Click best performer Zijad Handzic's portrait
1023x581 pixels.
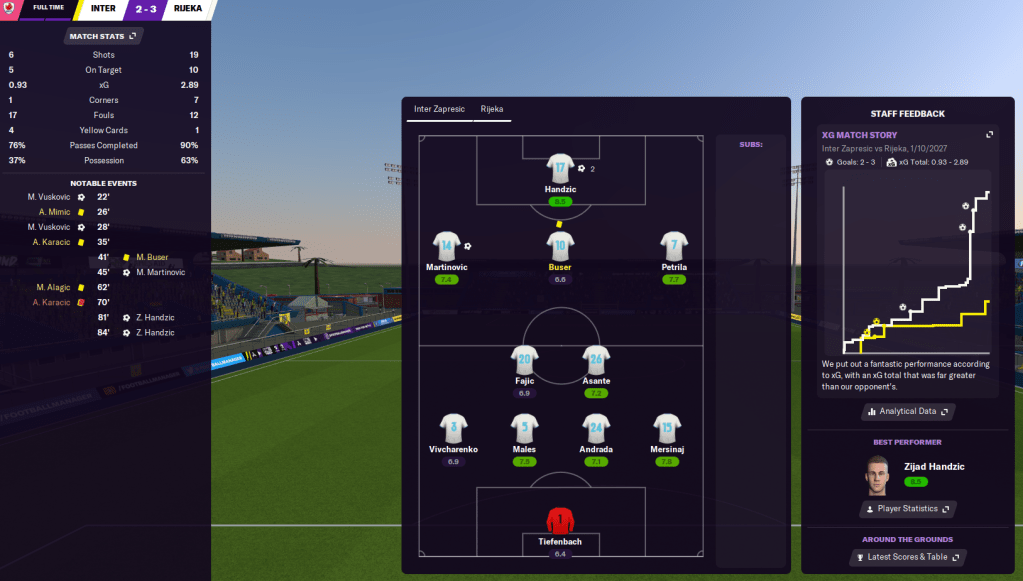click(x=876, y=472)
